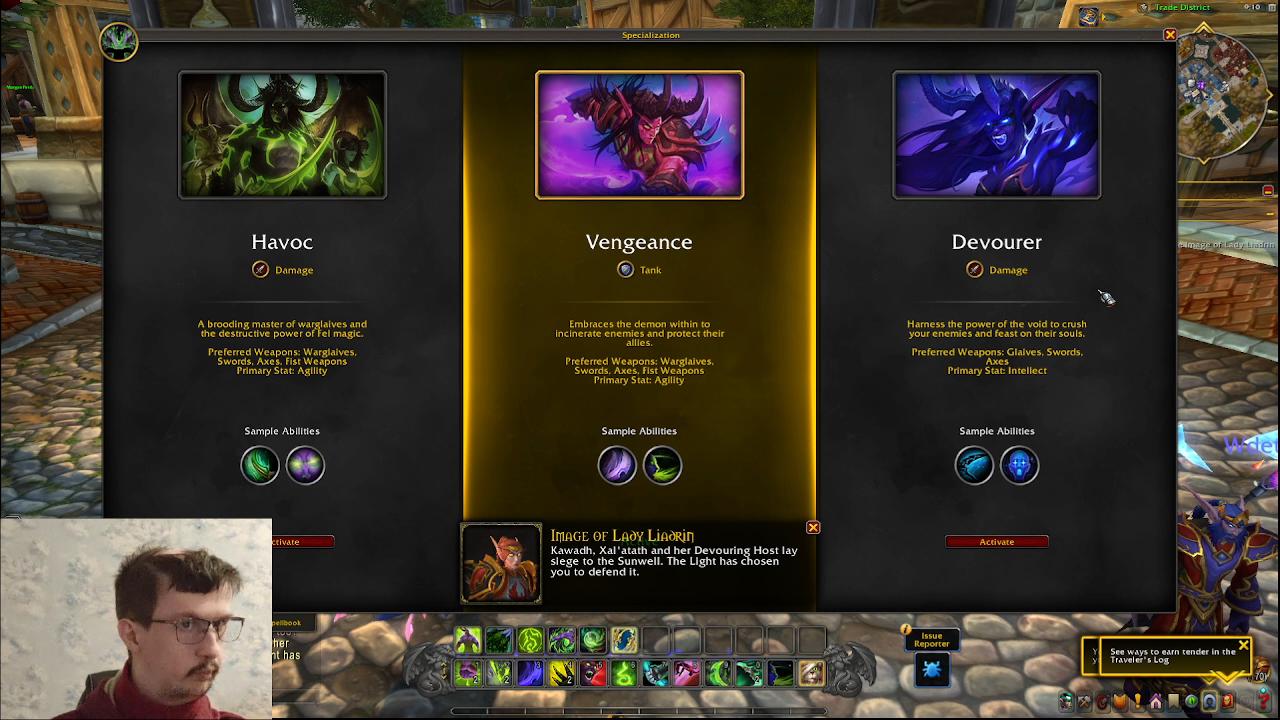The width and height of the screenshot is (1280, 720).
Task: Inspect Havoc's green swirl sample ability
Action: (x=260, y=465)
